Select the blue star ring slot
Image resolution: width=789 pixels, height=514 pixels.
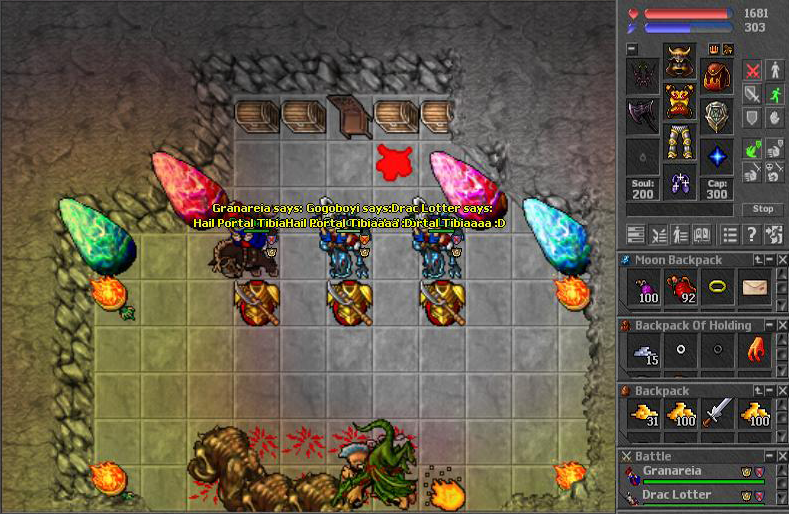(x=716, y=155)
